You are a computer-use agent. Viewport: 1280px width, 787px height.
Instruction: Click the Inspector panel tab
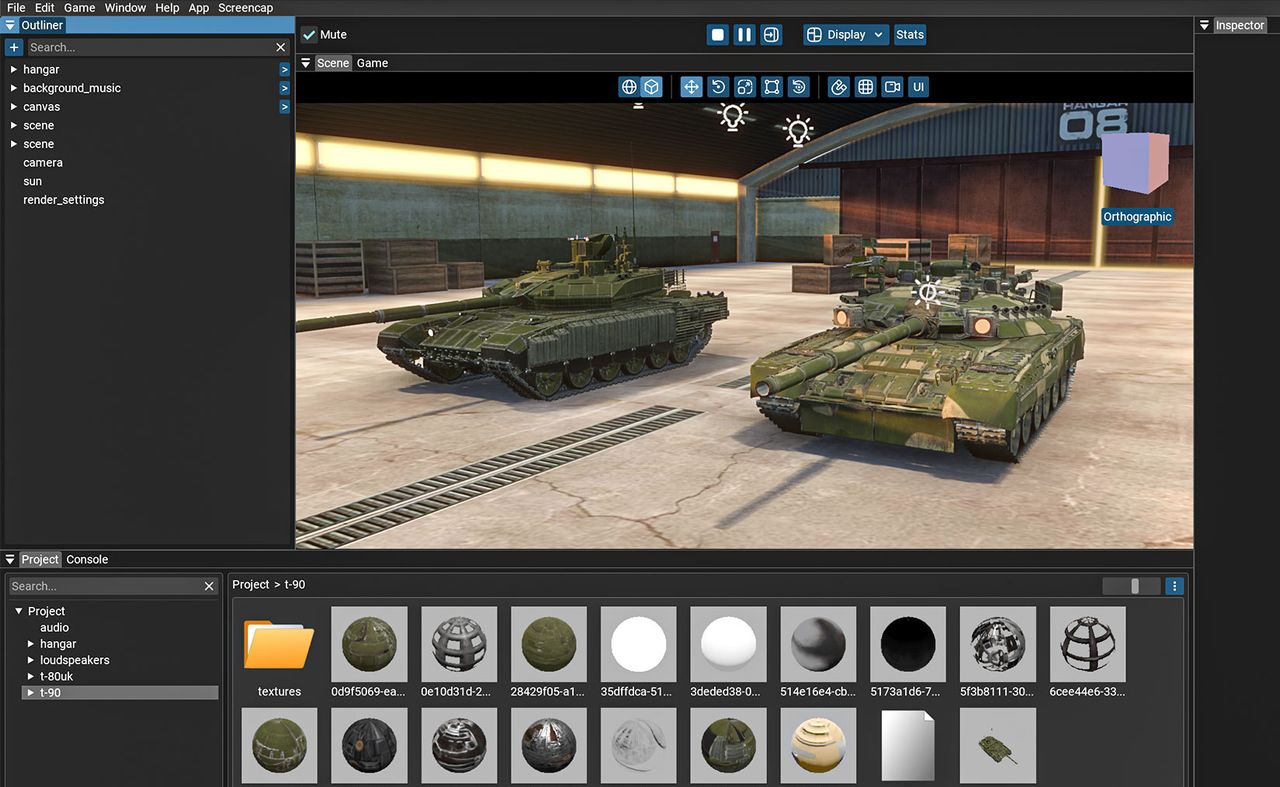tap(1240, 25)
